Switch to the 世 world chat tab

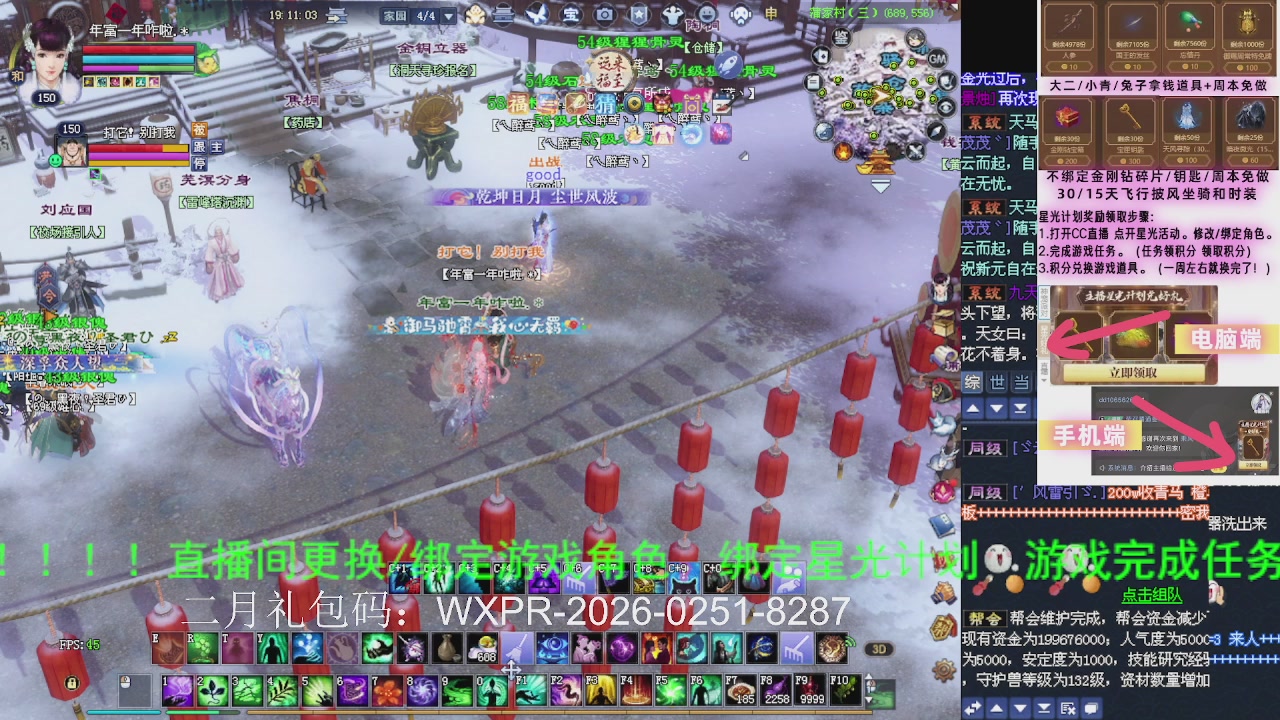point(997,382)
